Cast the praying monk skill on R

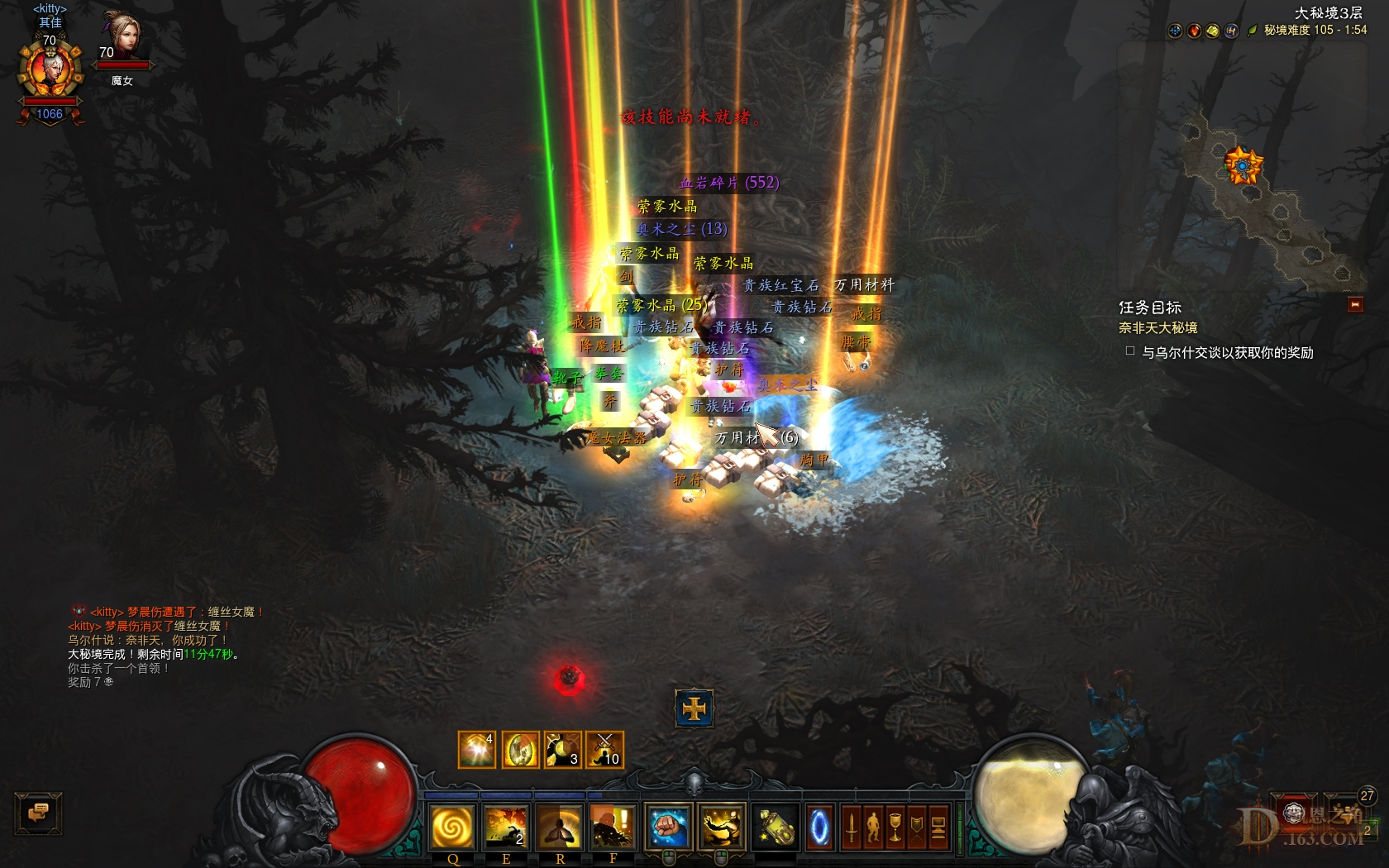click(x=560, y=827)
